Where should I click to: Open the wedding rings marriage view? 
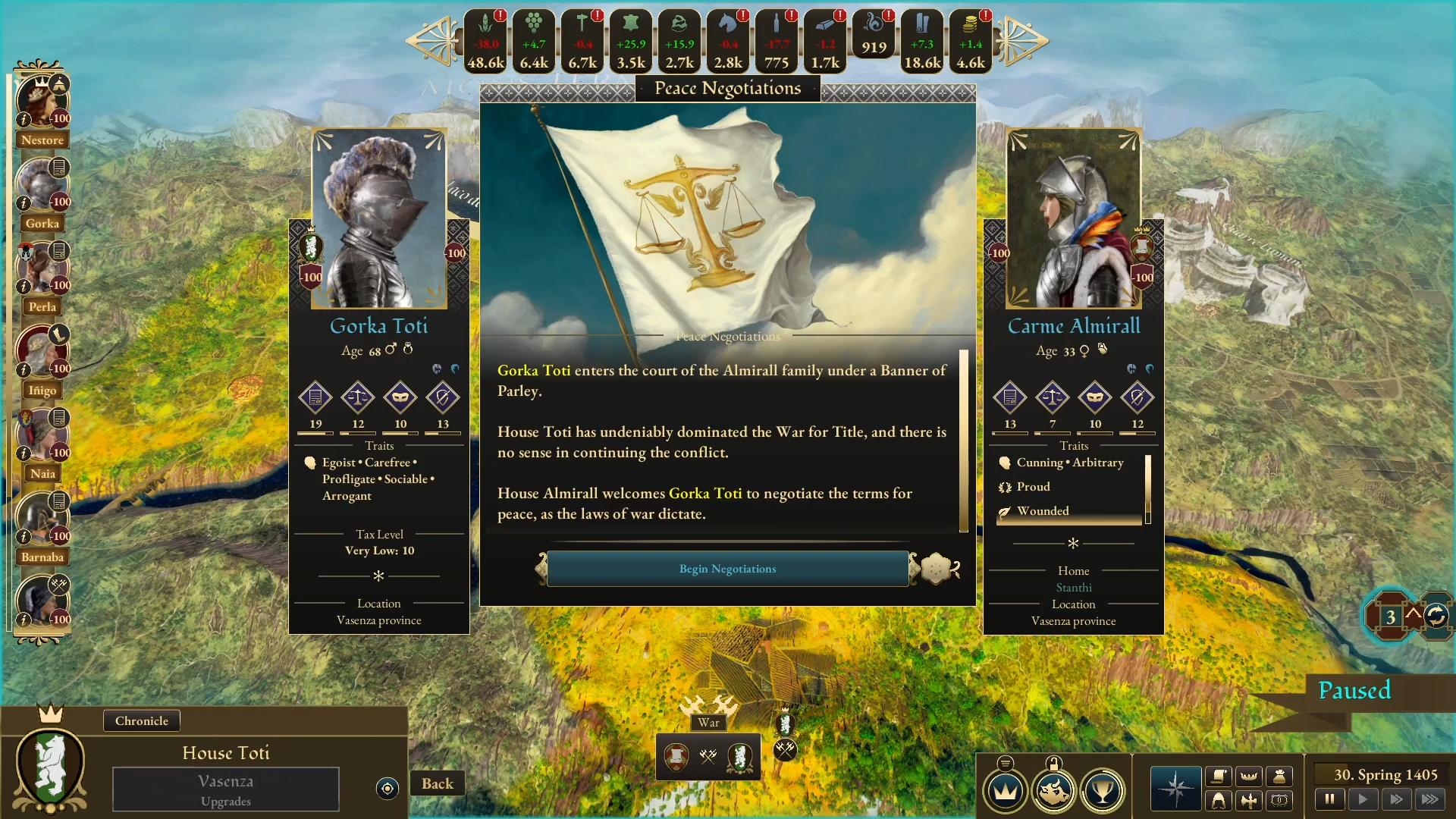(x=1279, y=800)
